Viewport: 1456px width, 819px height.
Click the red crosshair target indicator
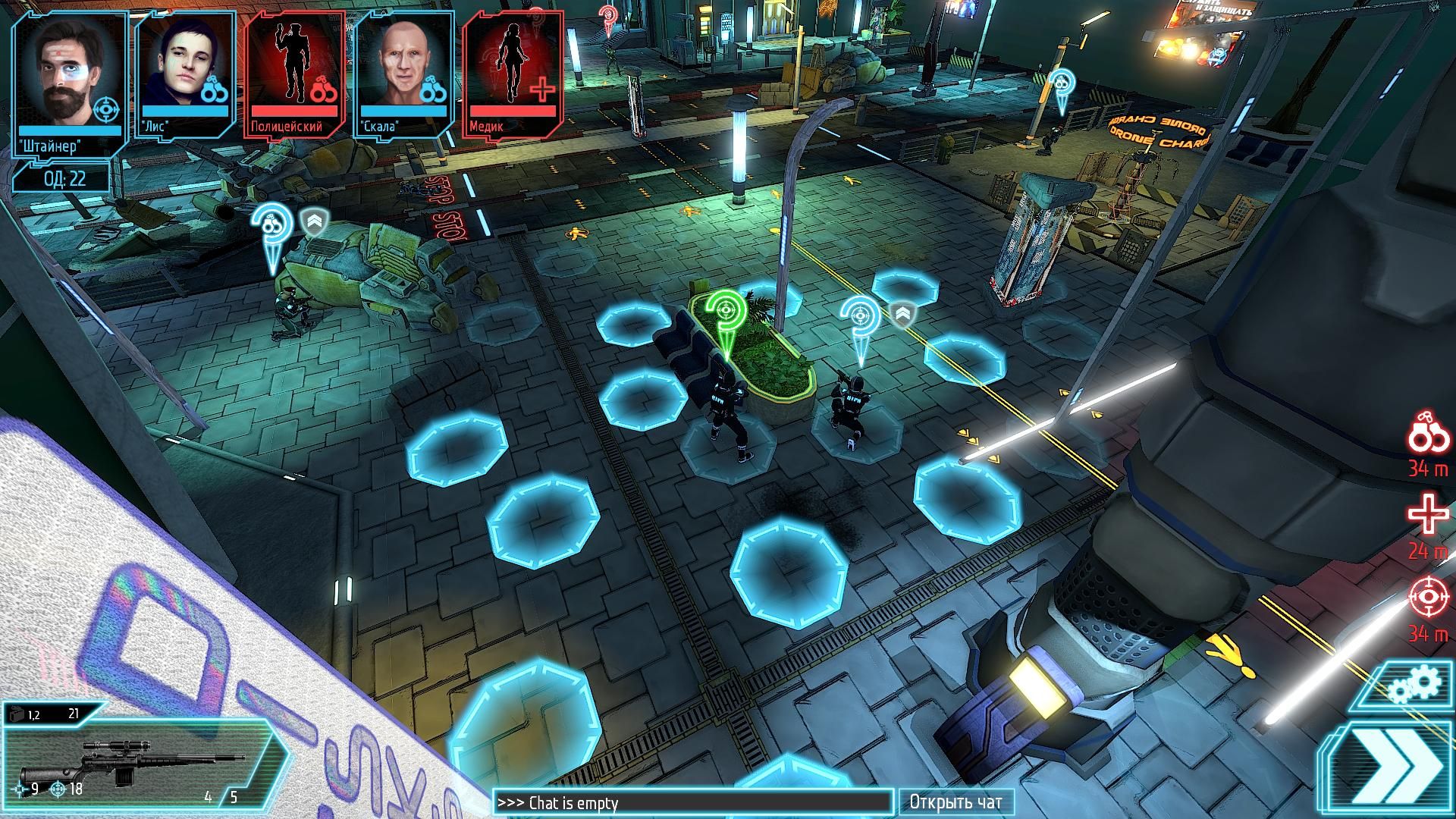coord(1428,598)
